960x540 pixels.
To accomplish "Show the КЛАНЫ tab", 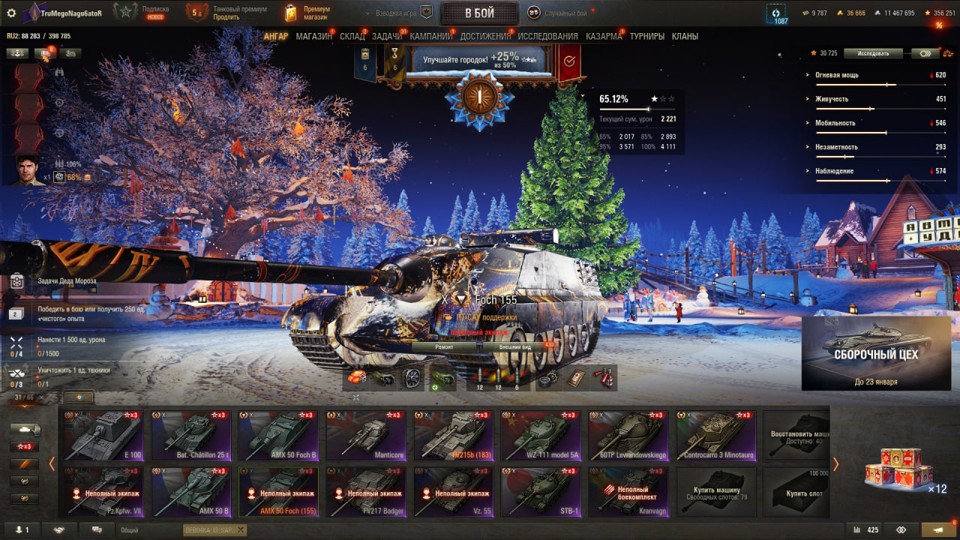I will pyautogui.click(x=685, y=37).
